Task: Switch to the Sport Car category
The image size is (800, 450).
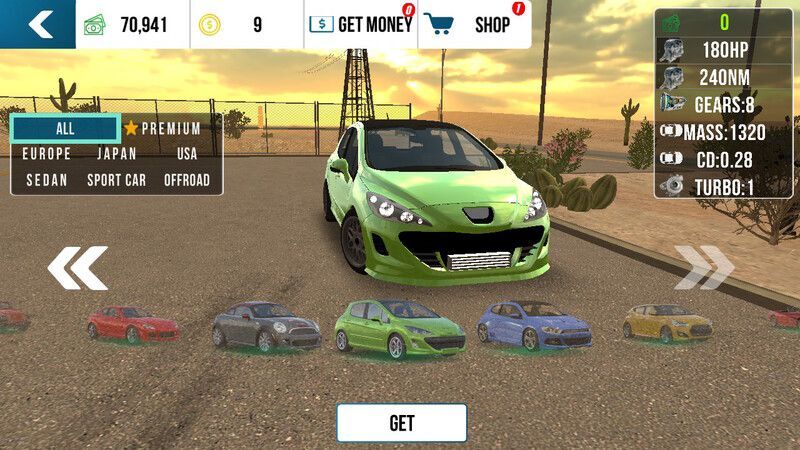Action: 117,180
